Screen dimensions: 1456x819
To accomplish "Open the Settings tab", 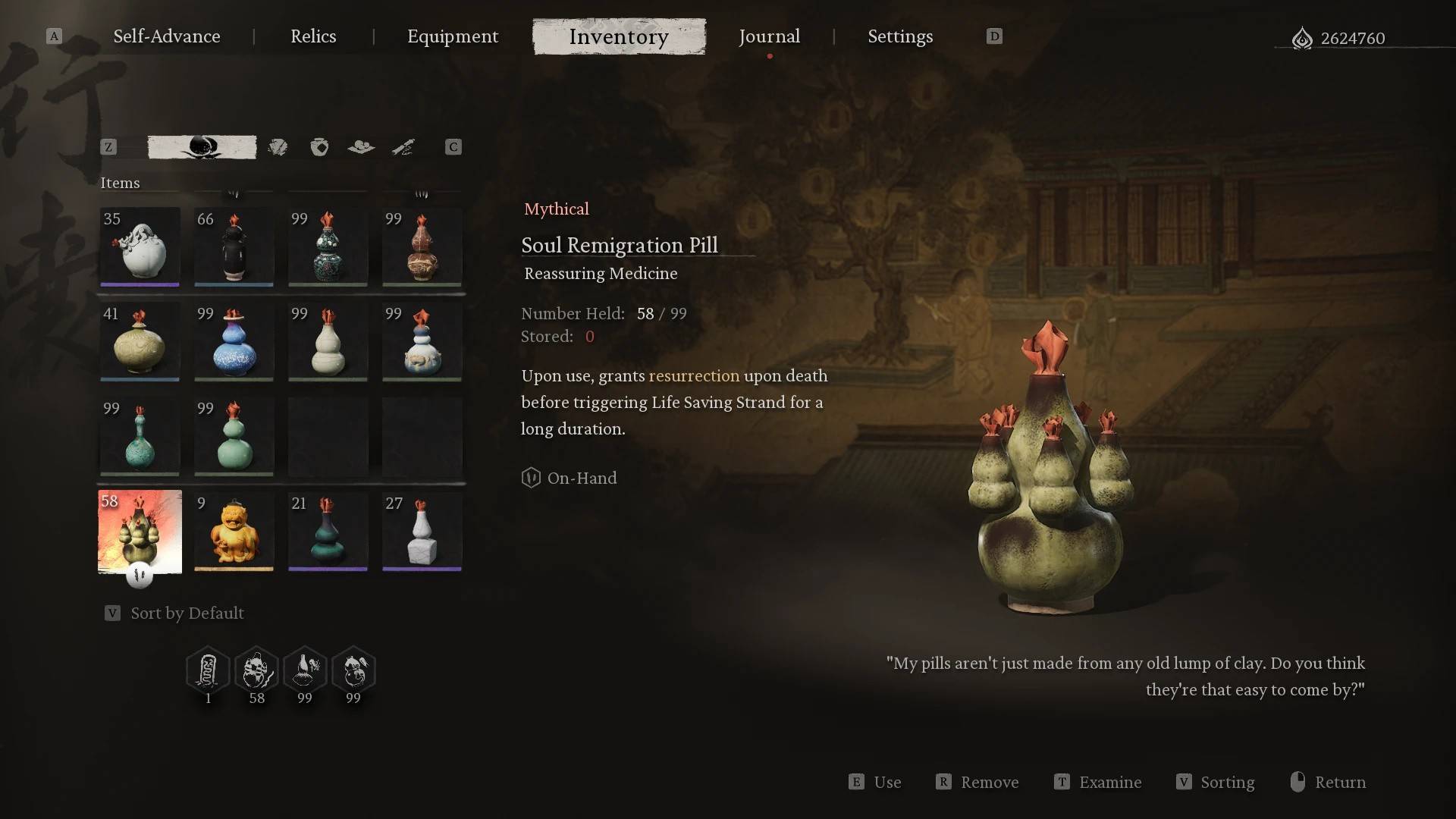I will [x=900, y=36].
